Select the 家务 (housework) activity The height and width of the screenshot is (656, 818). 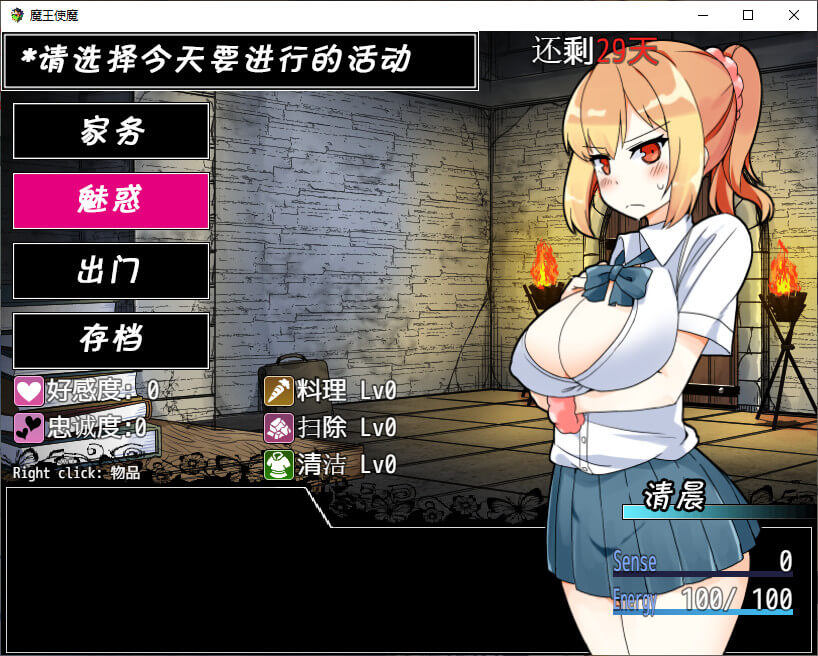111,131
